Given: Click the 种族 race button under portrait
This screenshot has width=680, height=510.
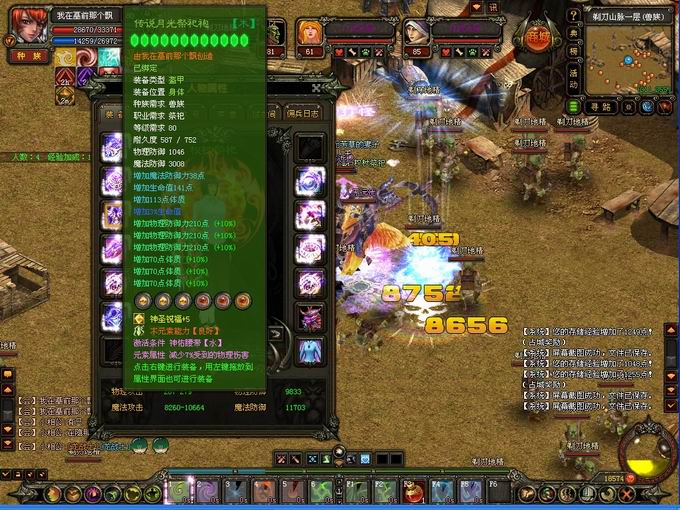Looking at the screenshot, I should [28, 57].
